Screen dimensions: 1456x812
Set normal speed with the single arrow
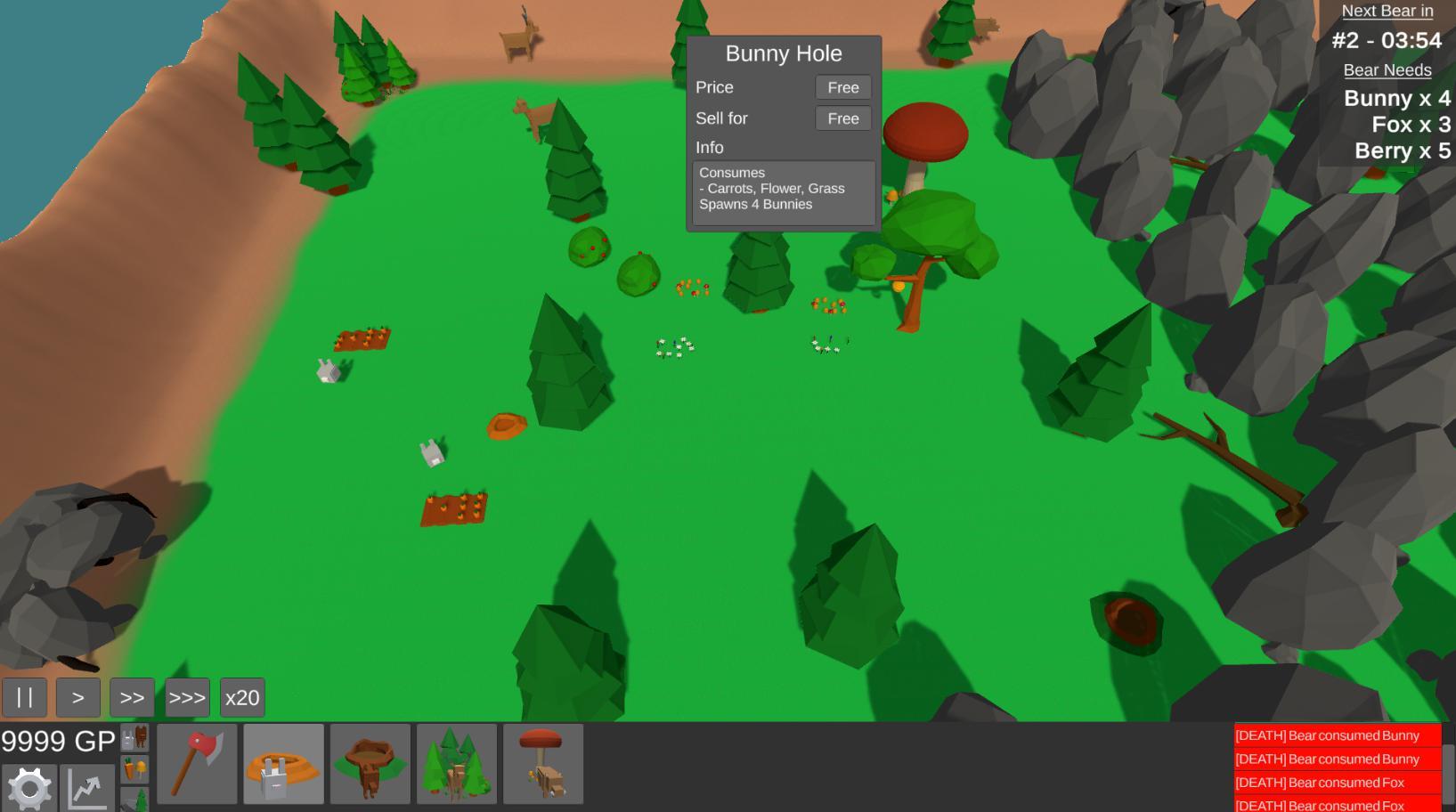[x=78, y=697]
